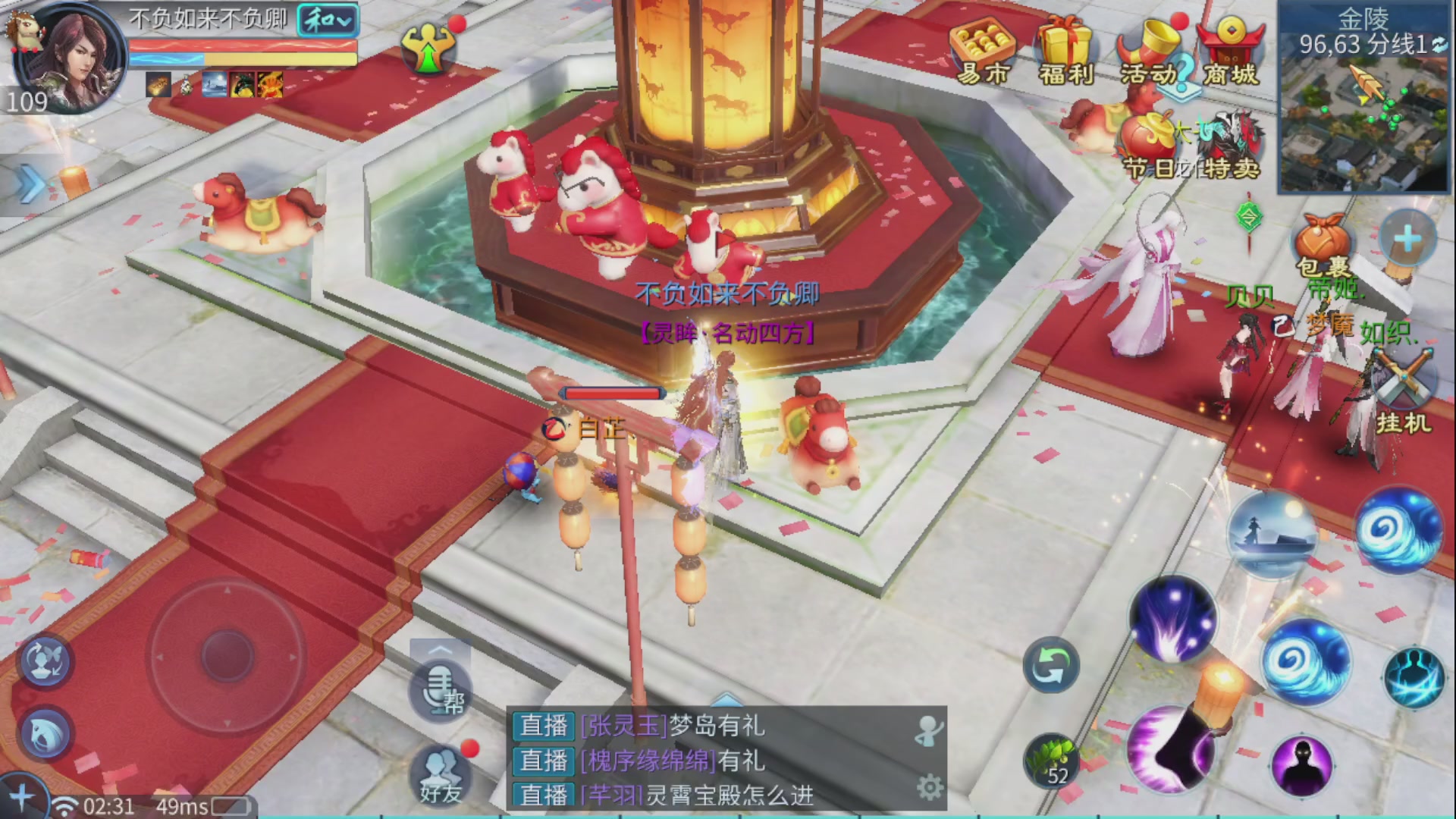The image size is (1456, 819).
Task: Open the green arrow power-up icon
Action: [x=429, y=47]
